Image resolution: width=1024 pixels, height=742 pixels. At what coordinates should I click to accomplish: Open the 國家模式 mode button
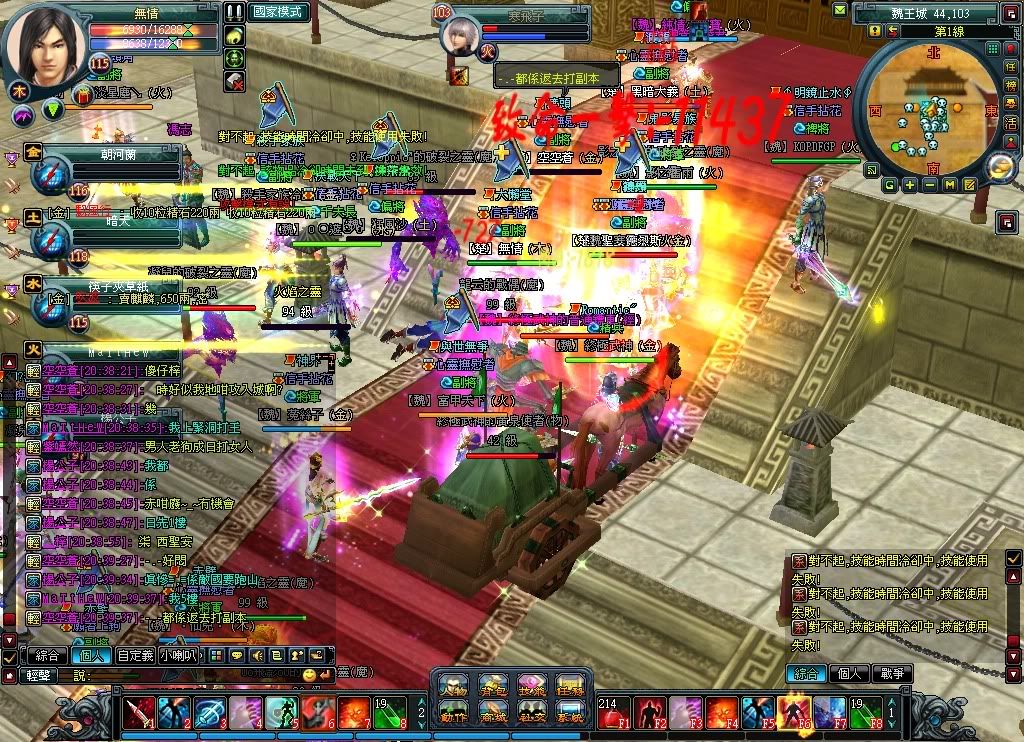pos(279,12)
